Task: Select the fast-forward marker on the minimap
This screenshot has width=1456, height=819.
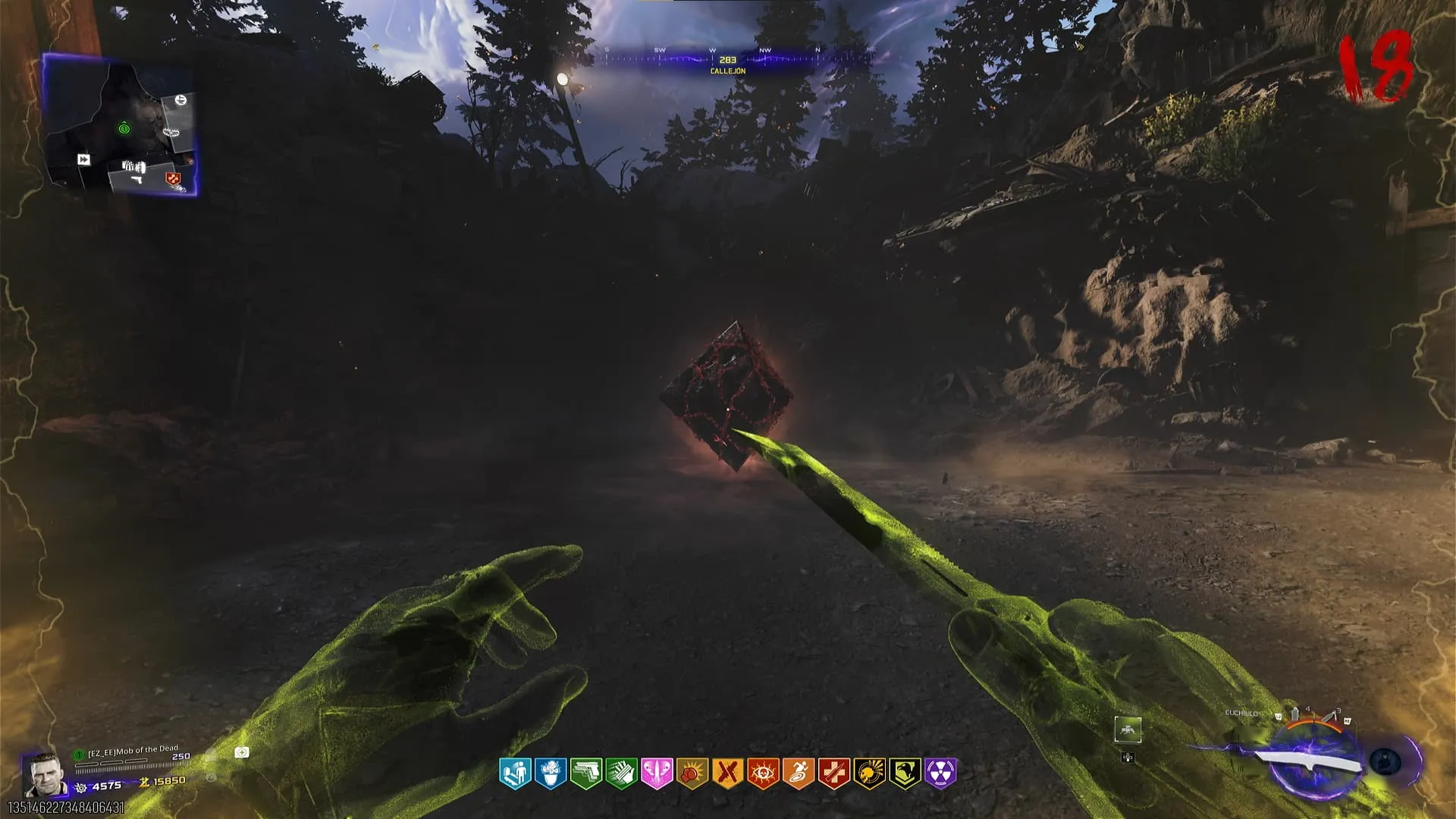Action: tap(83, 159)
